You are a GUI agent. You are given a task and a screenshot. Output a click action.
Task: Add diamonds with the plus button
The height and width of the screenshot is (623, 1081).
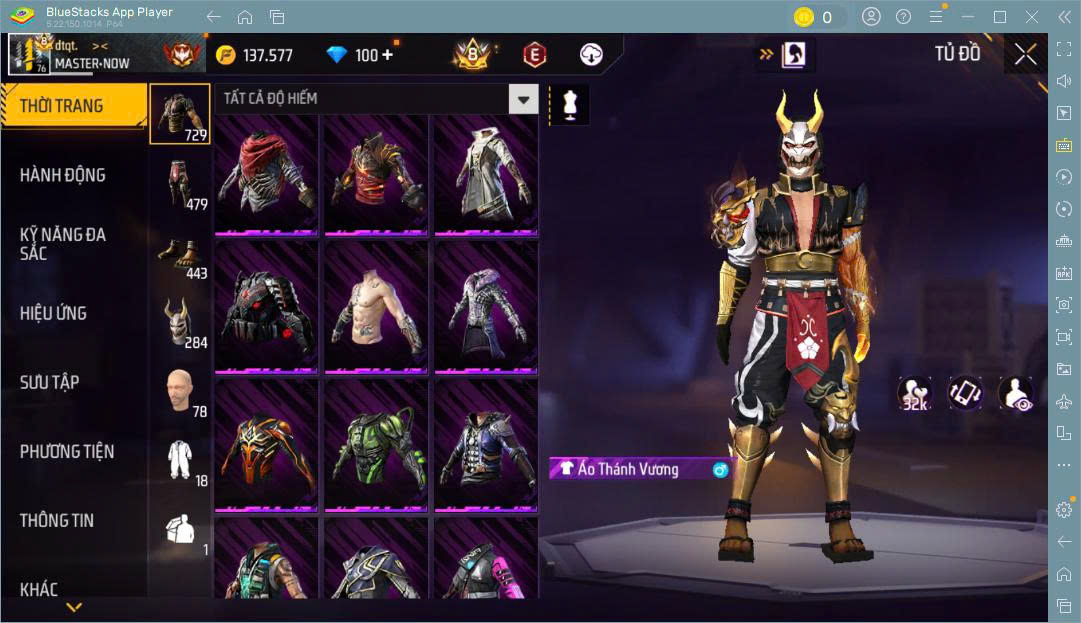coord(387,55)
